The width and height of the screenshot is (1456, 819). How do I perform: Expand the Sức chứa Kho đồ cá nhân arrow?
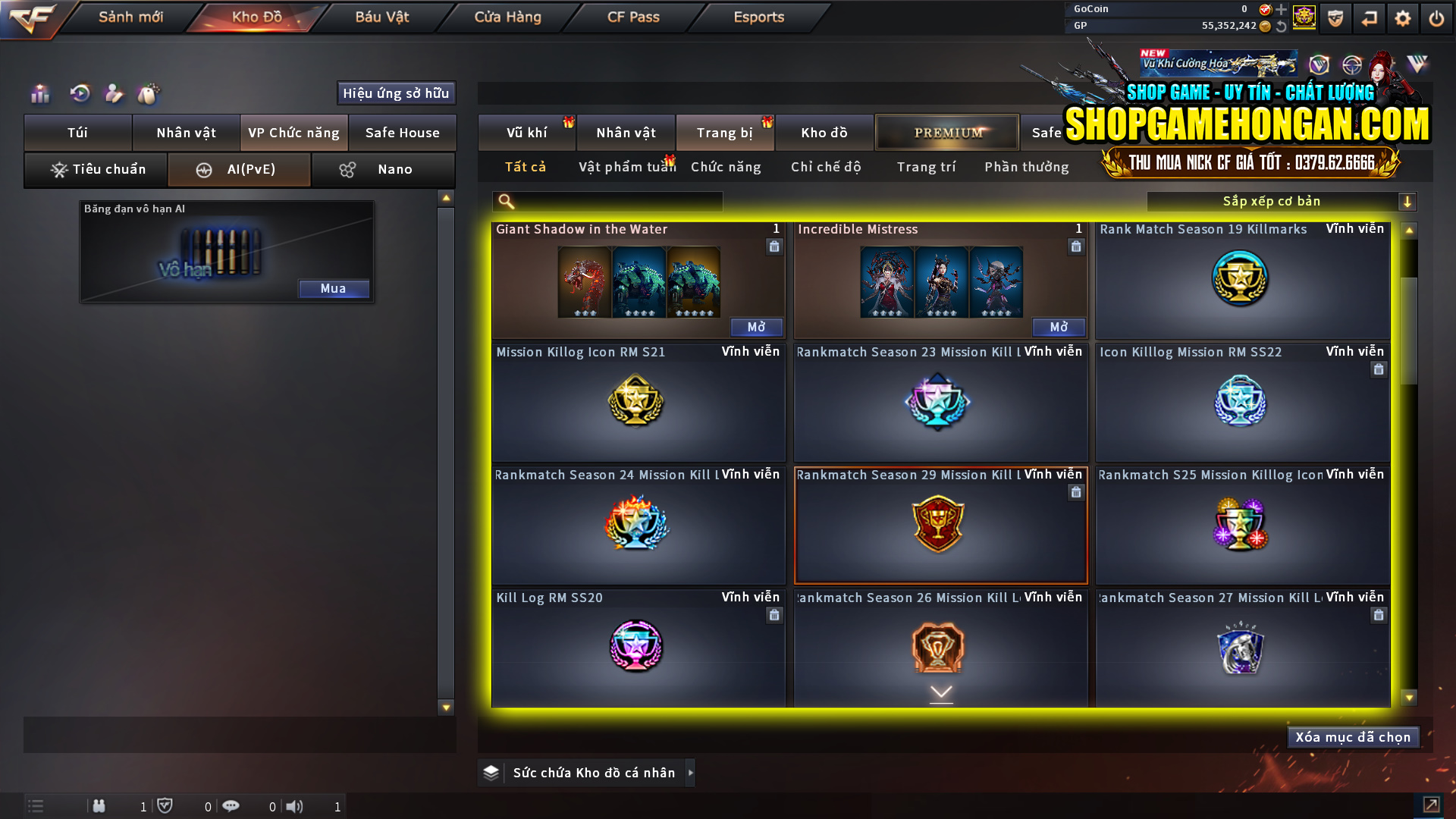[691, 773]
